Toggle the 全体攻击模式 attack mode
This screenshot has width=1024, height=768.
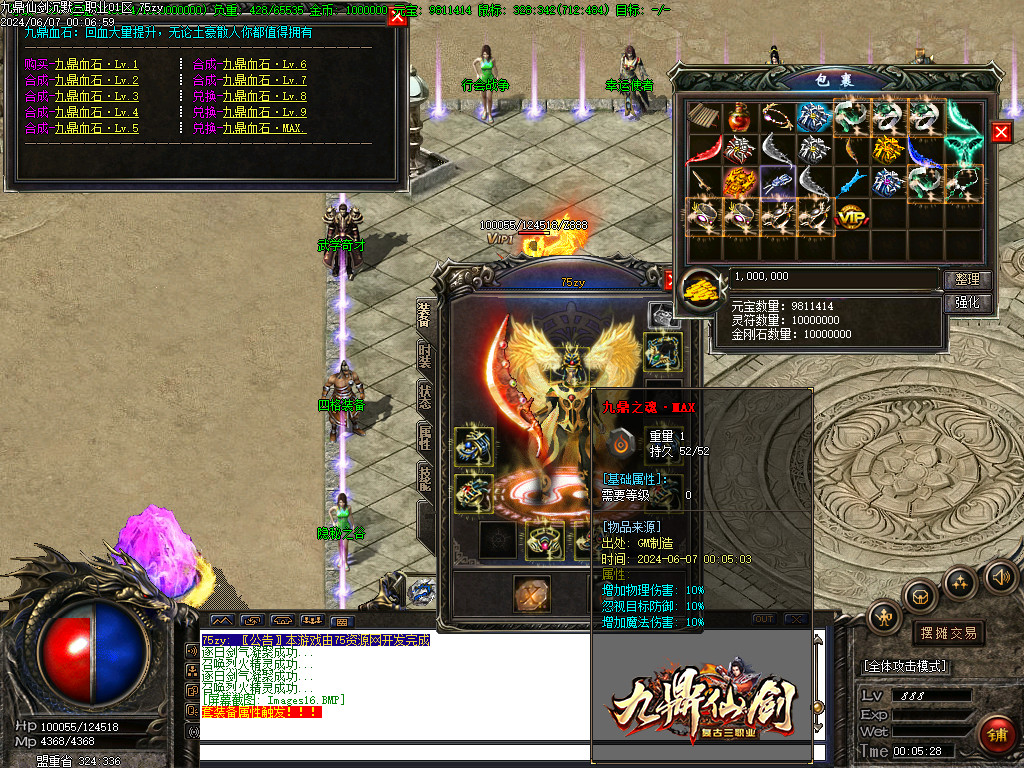pyautogui.click(x=905, y=666)
